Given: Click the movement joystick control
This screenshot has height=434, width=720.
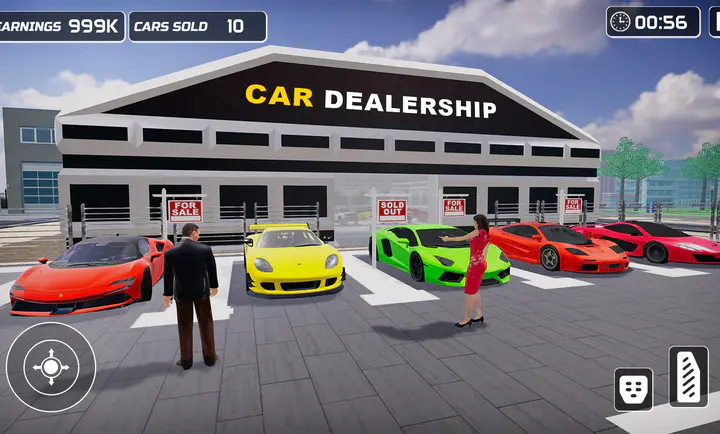Looking at the screenshot, I should point(51,367).
